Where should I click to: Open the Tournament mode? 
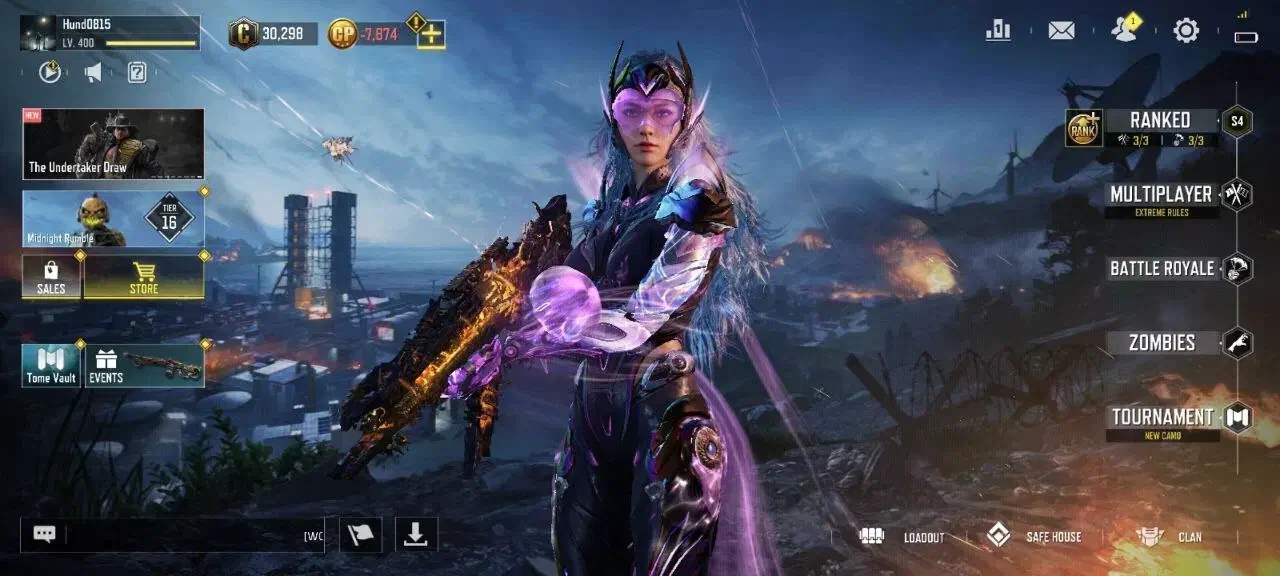point(1162,417)
